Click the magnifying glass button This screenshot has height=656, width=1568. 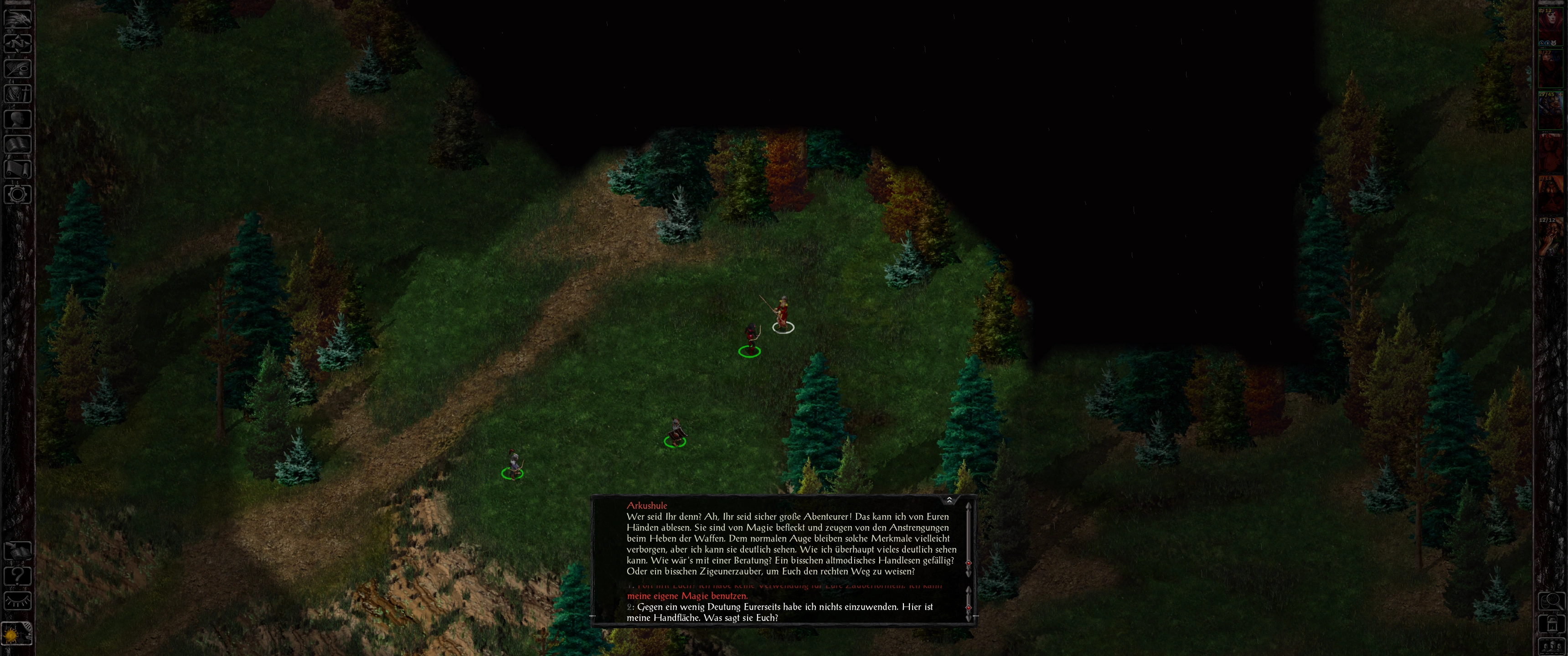click(1552, 601)
